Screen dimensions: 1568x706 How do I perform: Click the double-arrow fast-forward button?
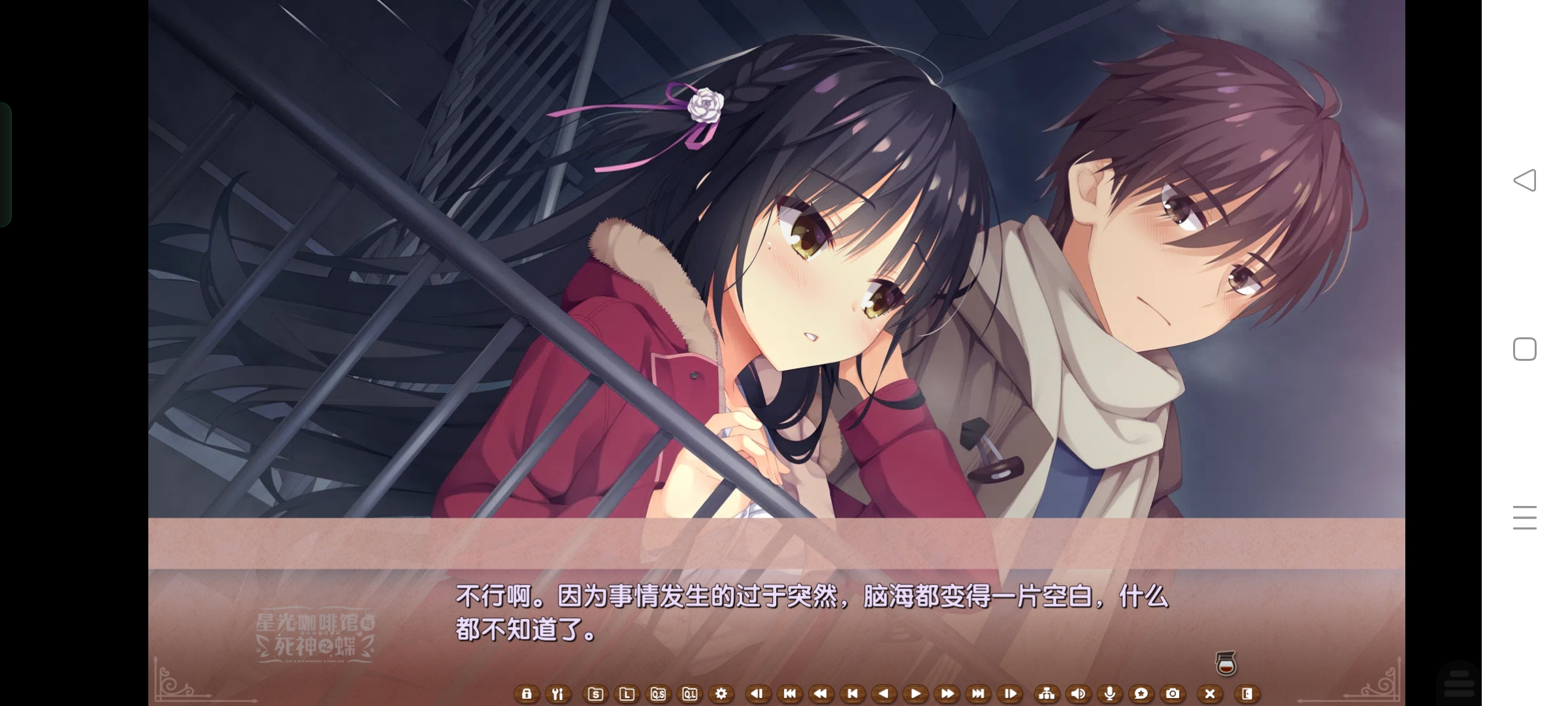(x=947, y=694)
